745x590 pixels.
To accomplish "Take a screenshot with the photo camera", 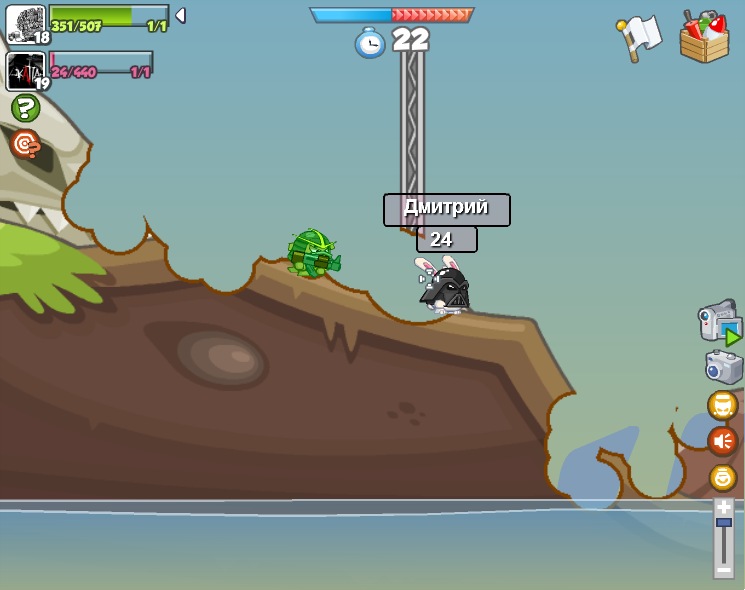I will click(723, 367).
